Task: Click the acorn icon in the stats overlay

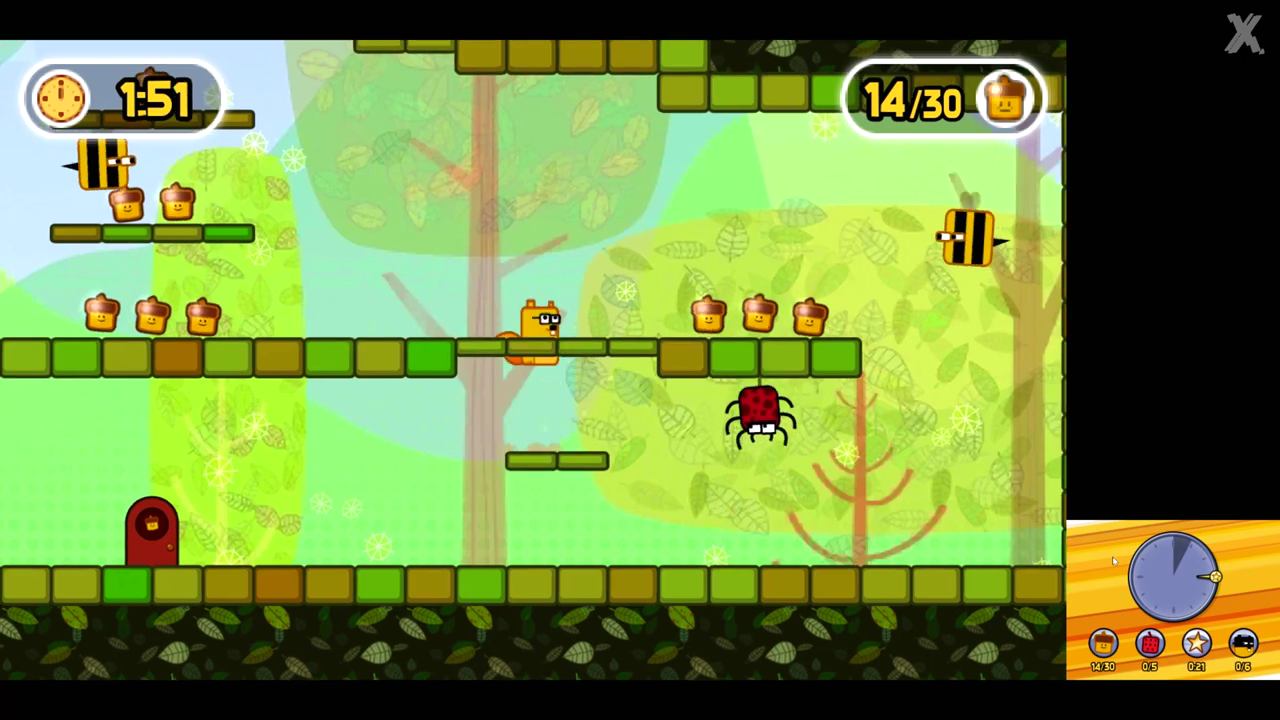Action: [1102, 642]
